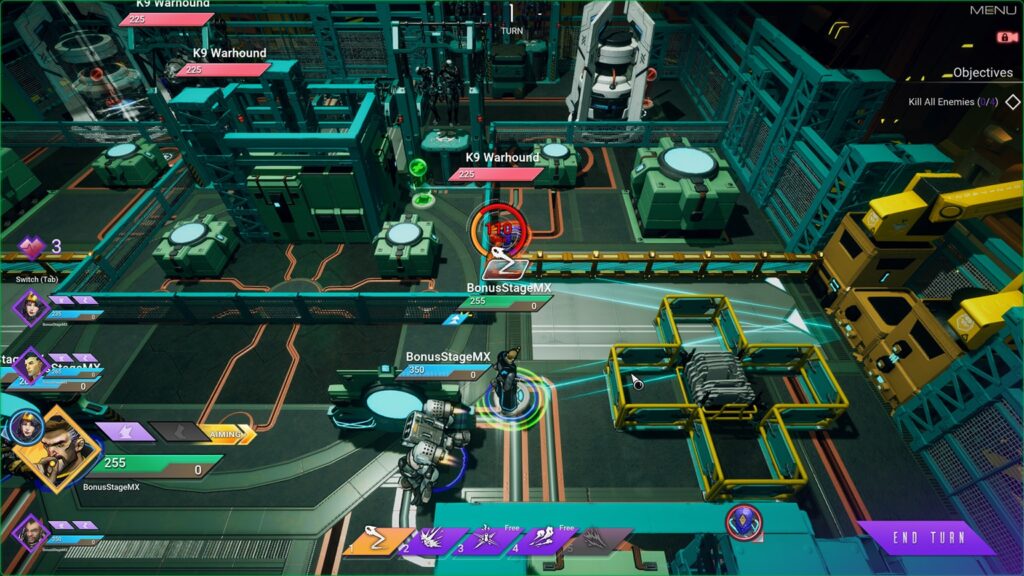Select the crowned woman's diamond portrait
Screen dimensions: 1024x576
30,306
